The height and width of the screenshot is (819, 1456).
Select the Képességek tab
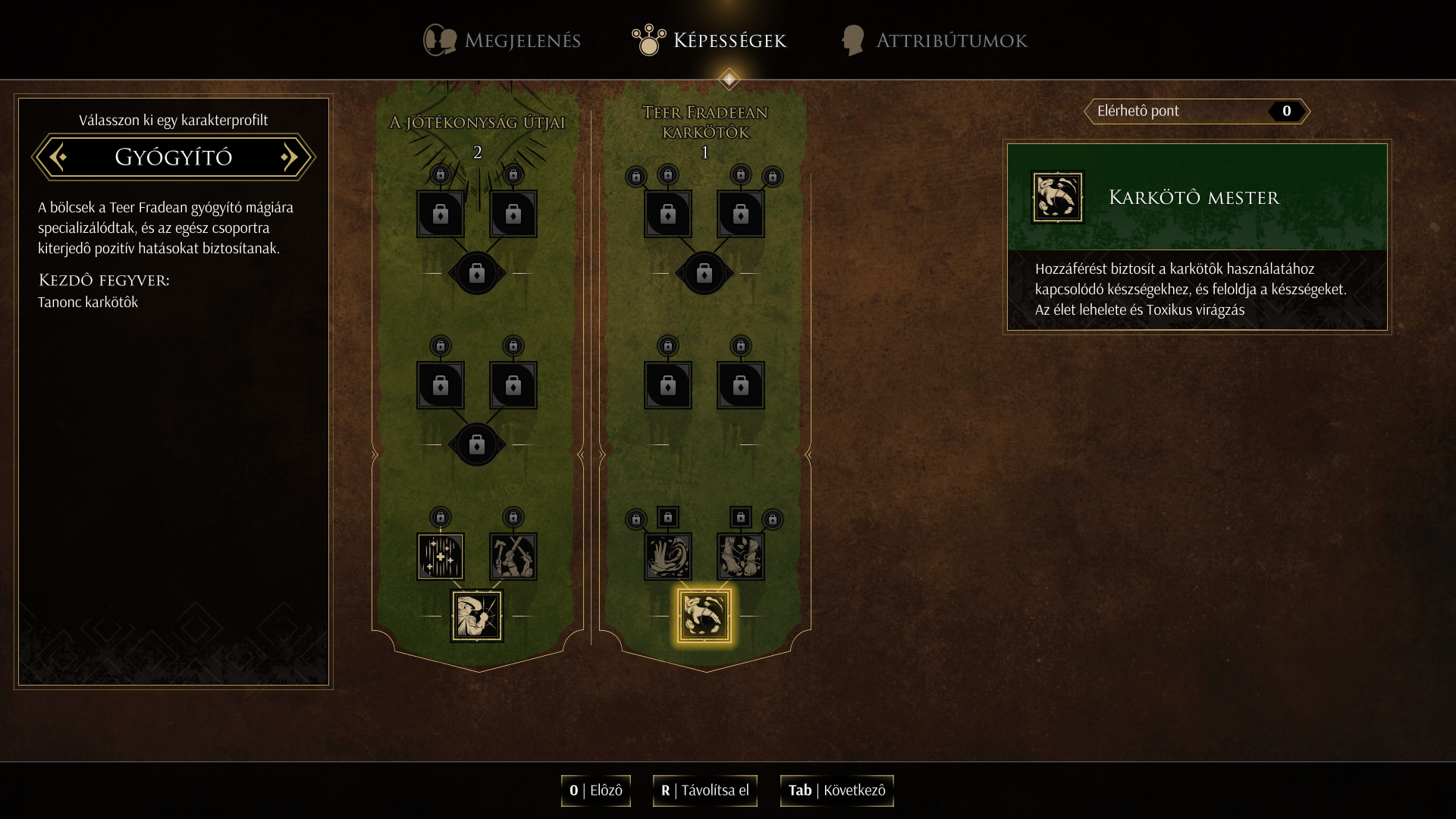point(710,40)
